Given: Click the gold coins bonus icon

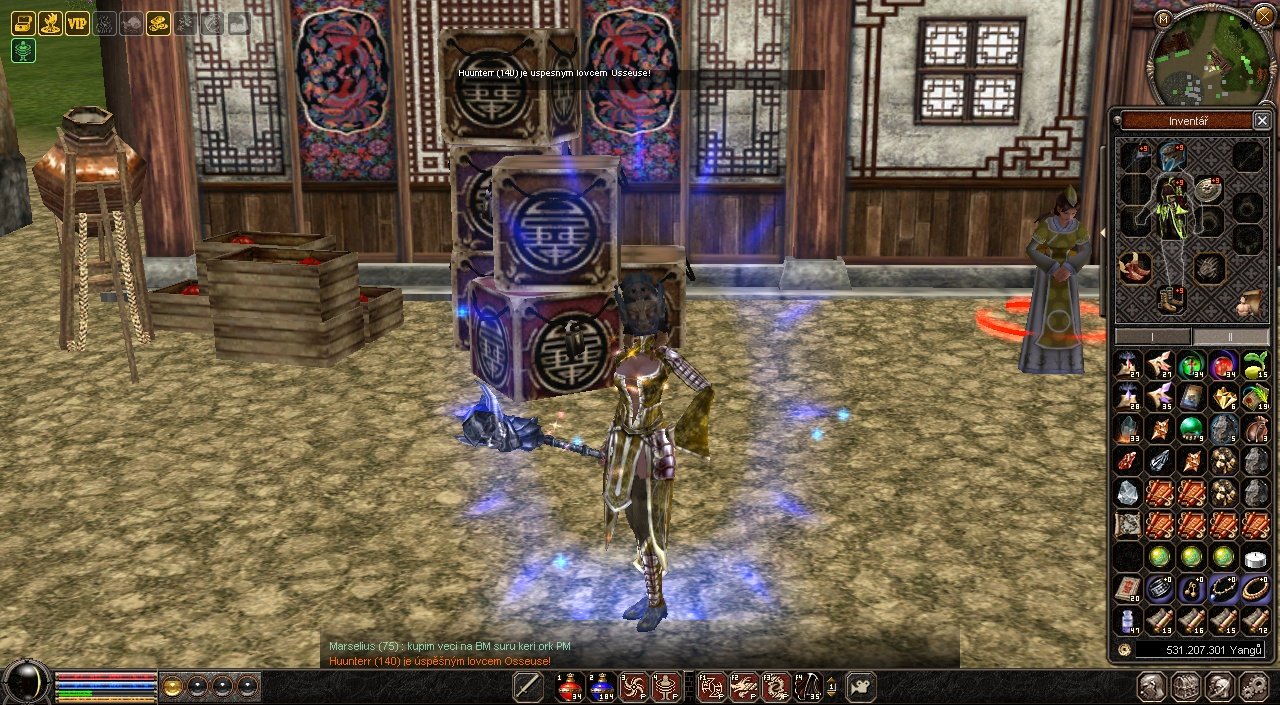Looking at the screenshot, I should click(x=158, y=23).
